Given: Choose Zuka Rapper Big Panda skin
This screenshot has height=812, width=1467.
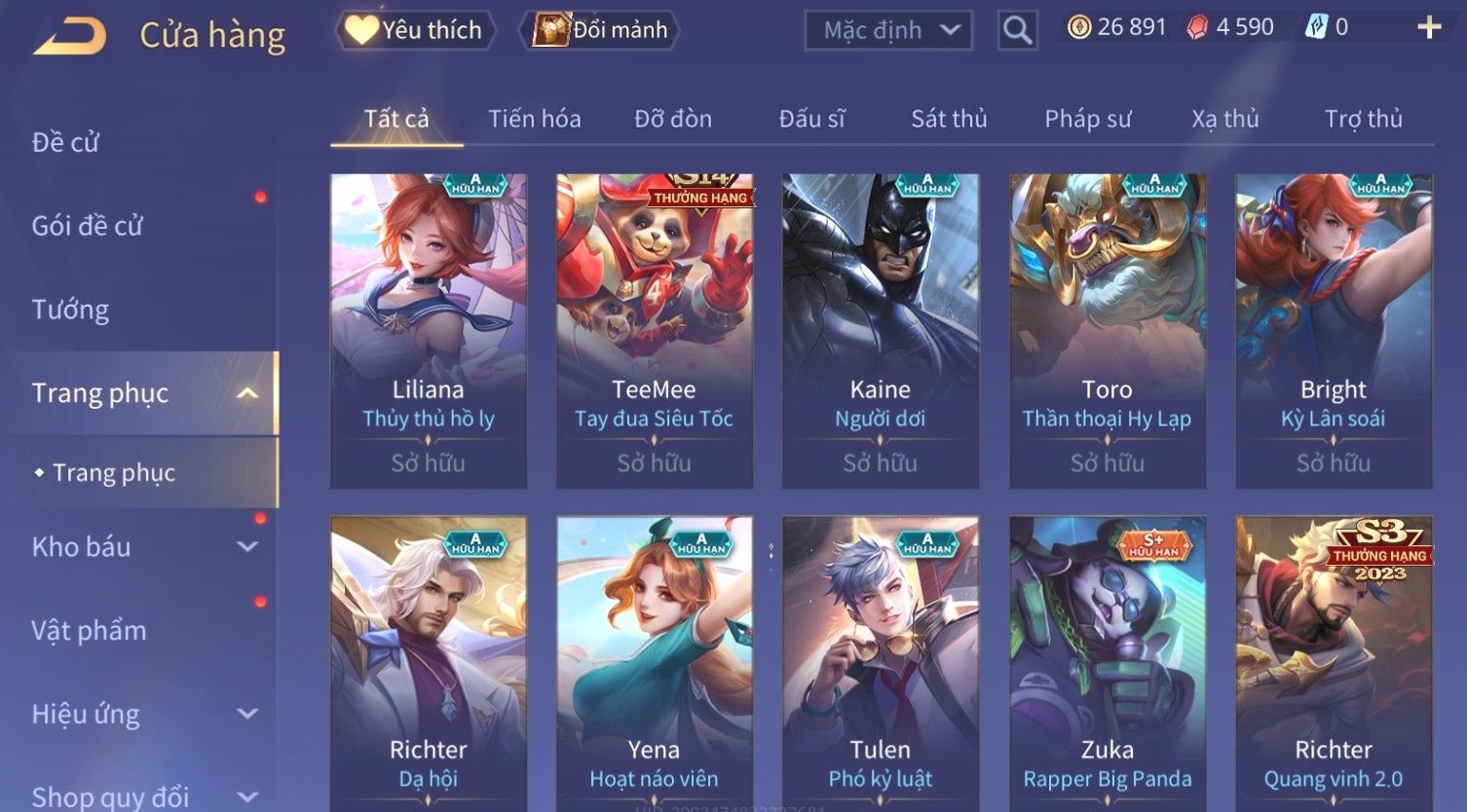Looking at the screenshot, I should pyautogui.click(x=1108, y=662).
